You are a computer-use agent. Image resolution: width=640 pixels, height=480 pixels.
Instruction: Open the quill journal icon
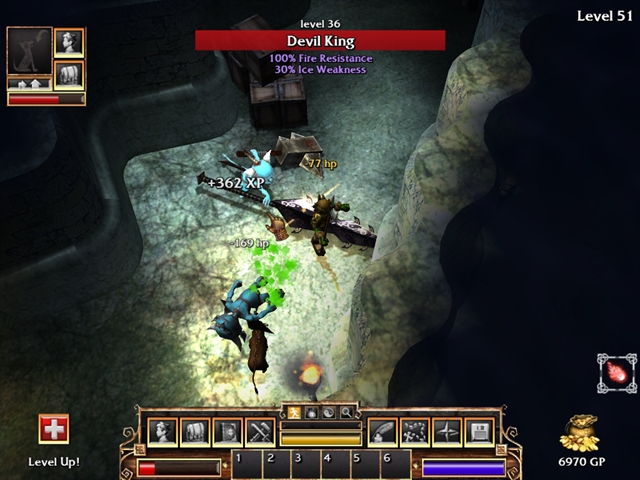click(383, 432)
